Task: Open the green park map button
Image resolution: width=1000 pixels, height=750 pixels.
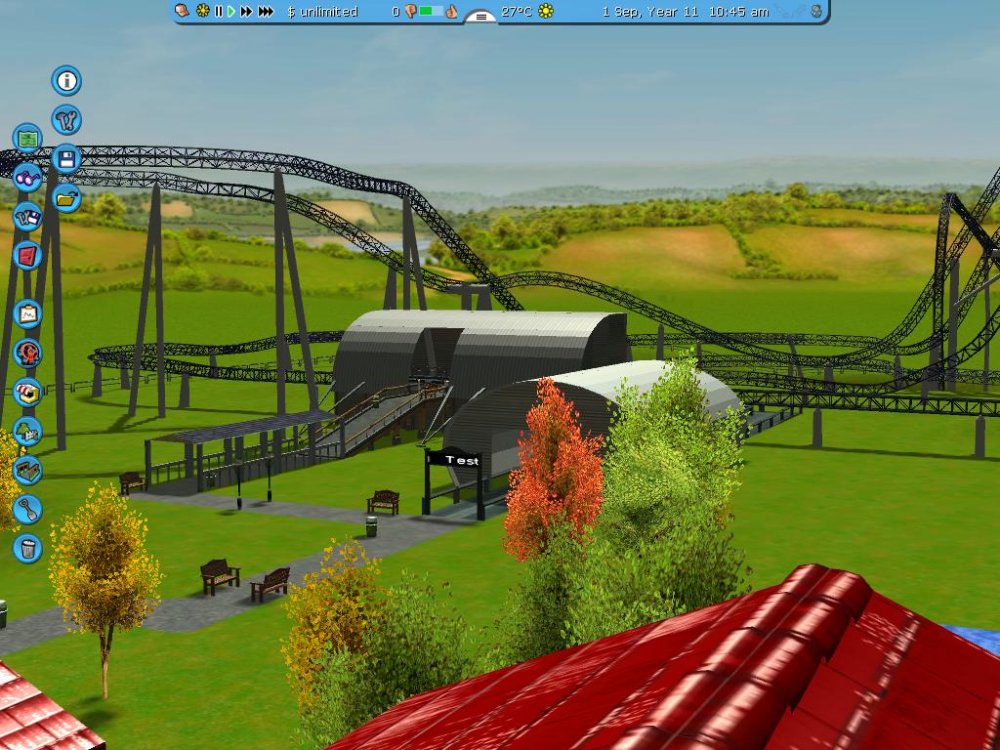Action: coord(27,138)
